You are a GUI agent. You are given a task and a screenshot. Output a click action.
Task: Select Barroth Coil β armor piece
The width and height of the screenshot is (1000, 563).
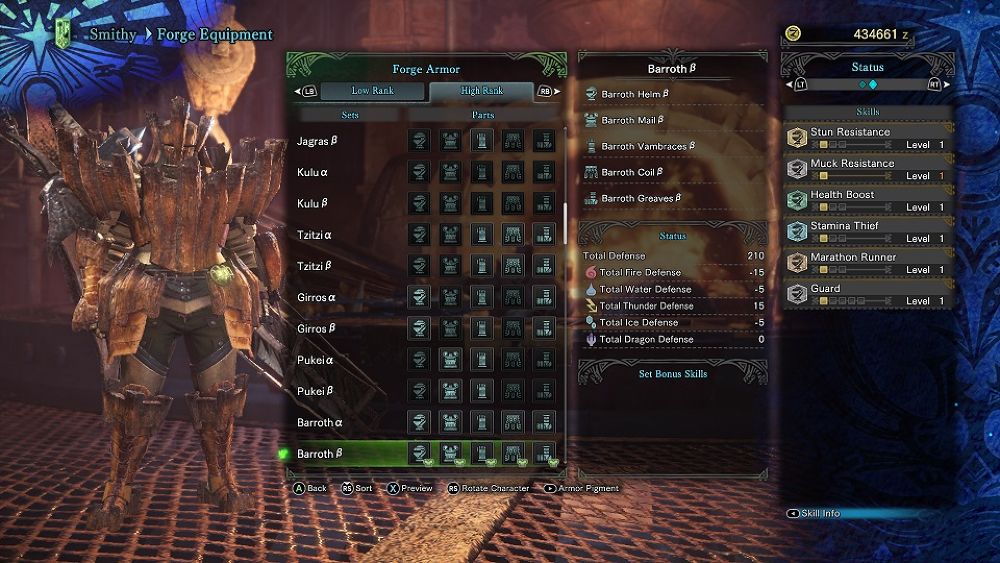(x=633, y=172)
